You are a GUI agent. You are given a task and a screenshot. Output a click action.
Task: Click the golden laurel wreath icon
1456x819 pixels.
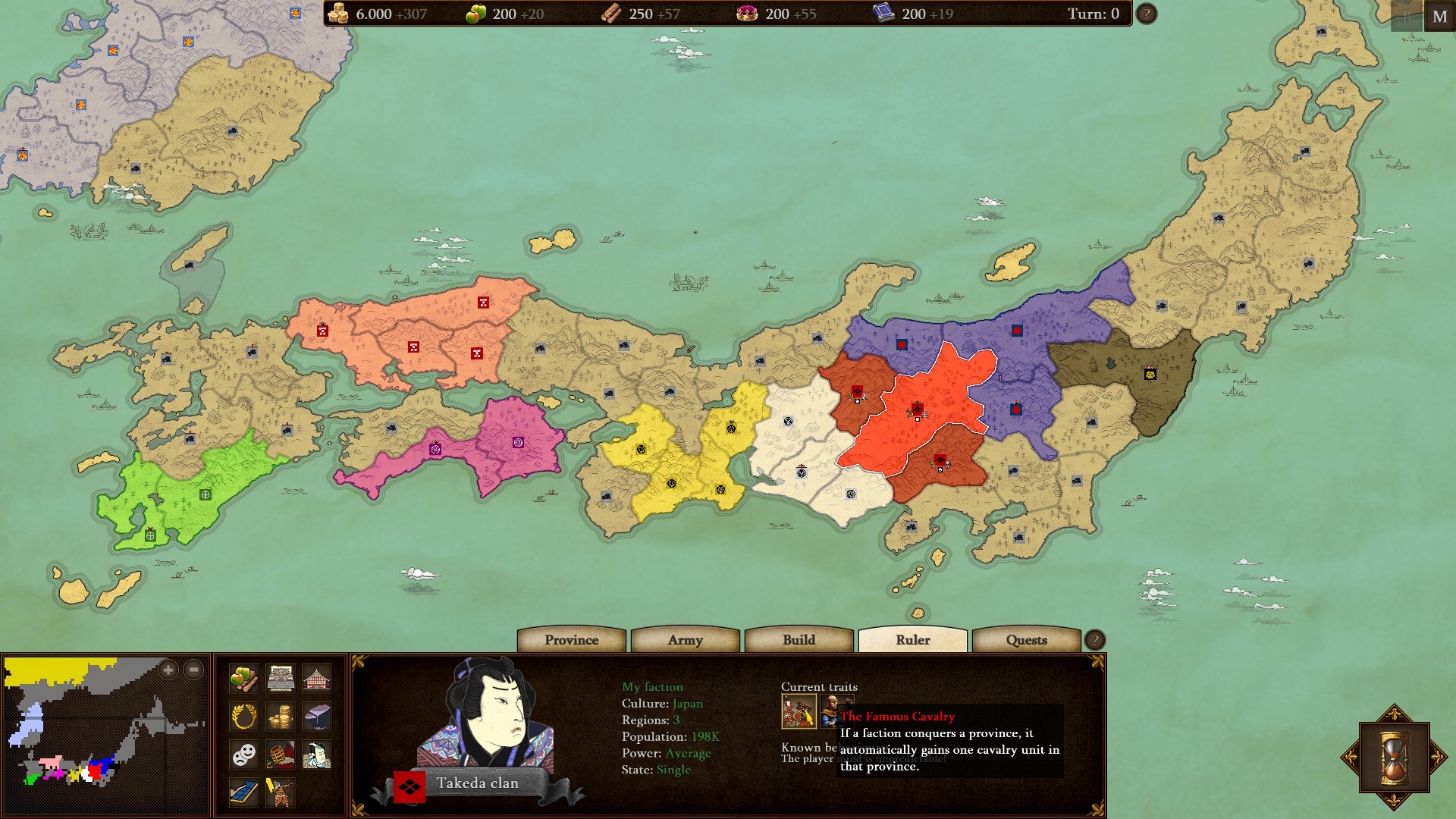pos(244,717)
